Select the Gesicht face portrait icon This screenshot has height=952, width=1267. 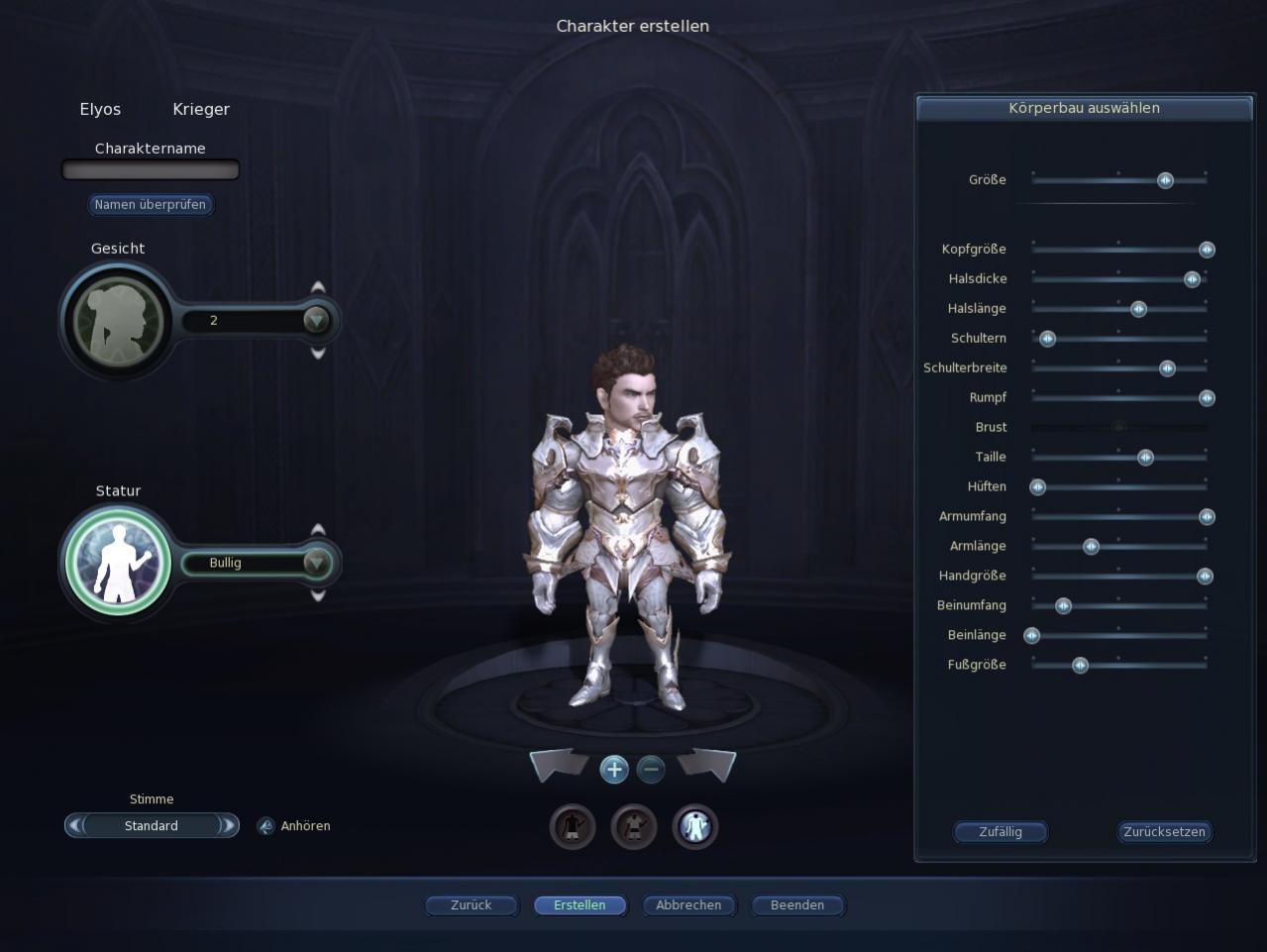pyautogui.click(x=118, y=321)
